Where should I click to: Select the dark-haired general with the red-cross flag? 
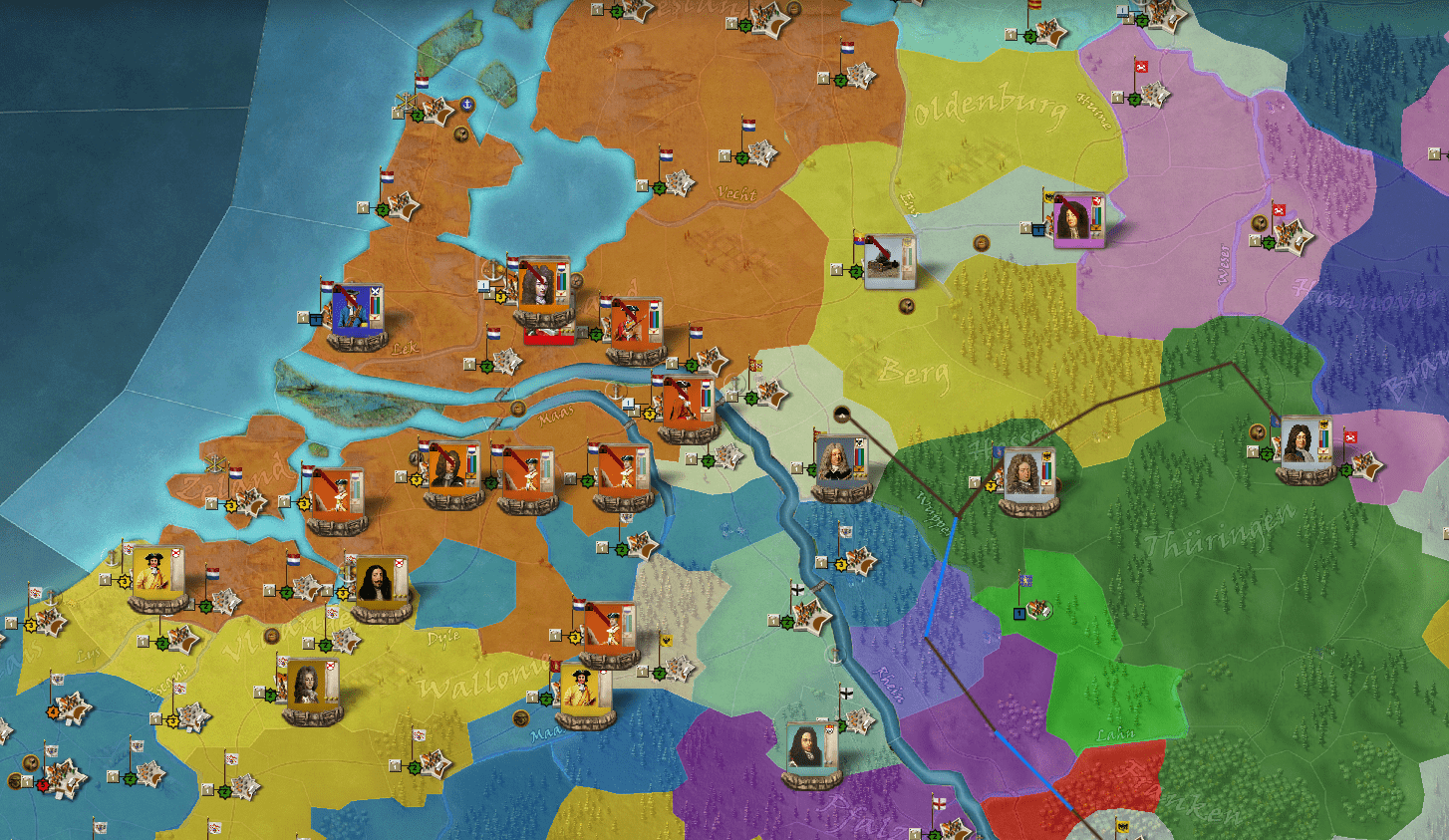pyautogui.click(x=379, y=586)
